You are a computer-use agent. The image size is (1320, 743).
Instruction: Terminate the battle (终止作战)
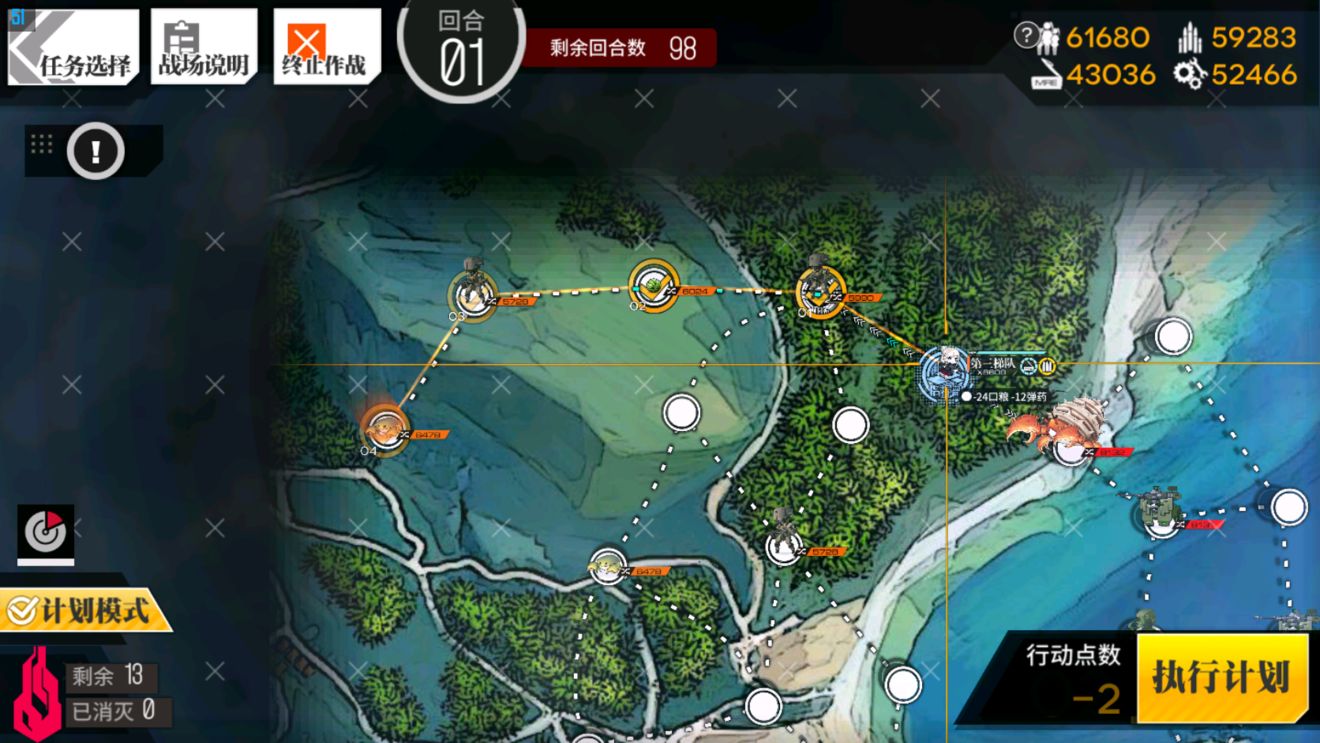pos(326,49)
